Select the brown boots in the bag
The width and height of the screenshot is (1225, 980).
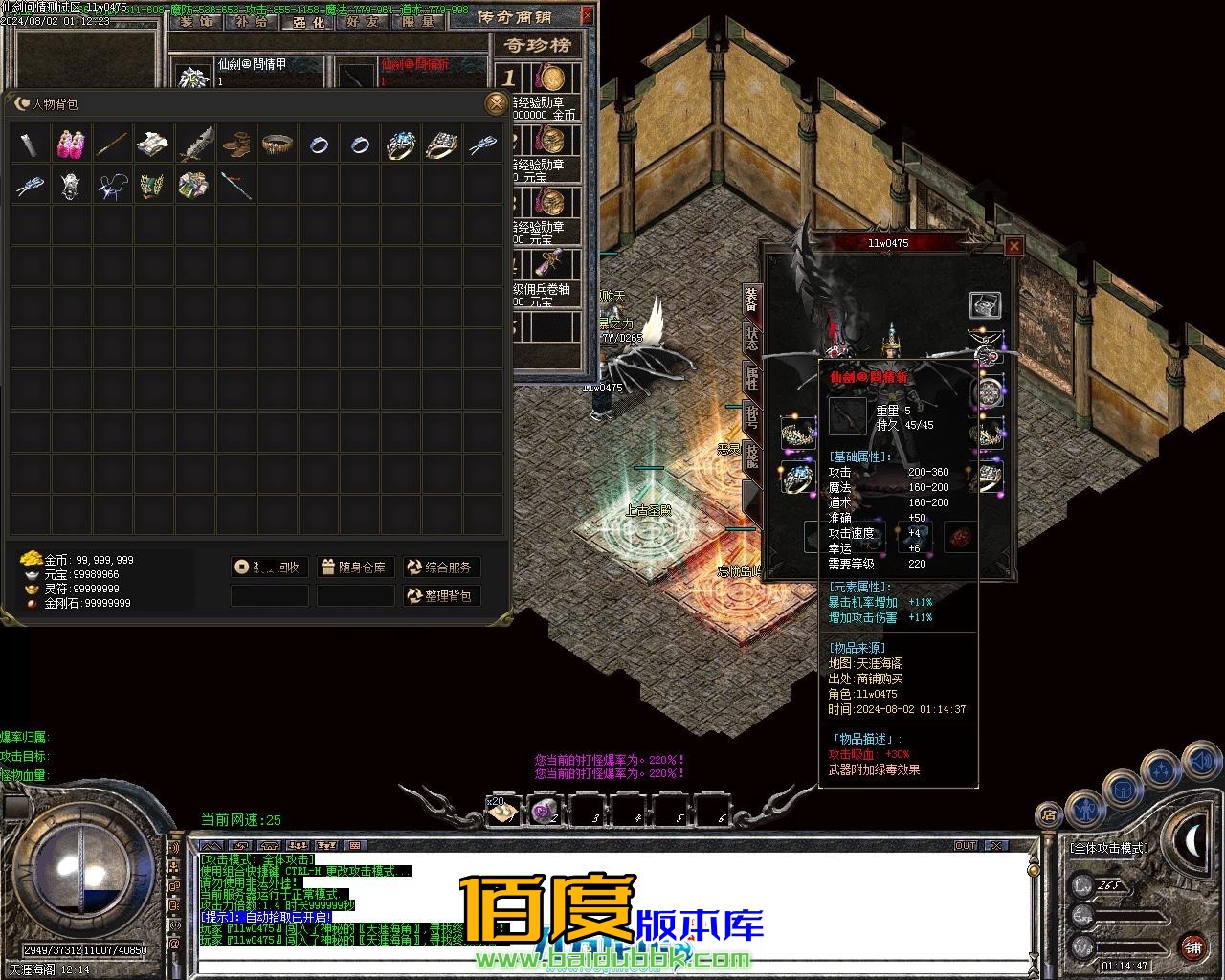[x=236, y=144]
